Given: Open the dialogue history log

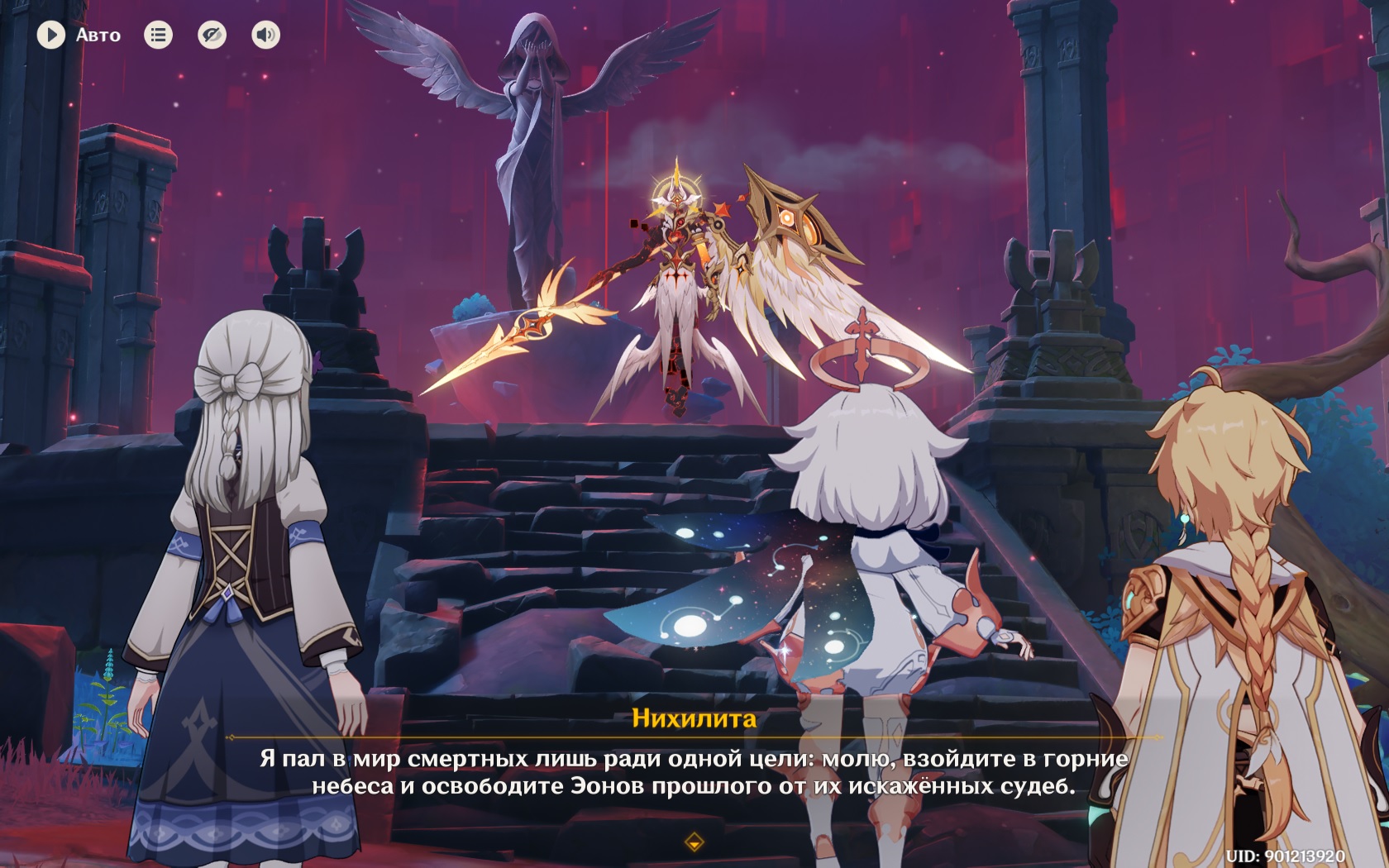Looking at the screenshot, I should [x=158, y=35].
